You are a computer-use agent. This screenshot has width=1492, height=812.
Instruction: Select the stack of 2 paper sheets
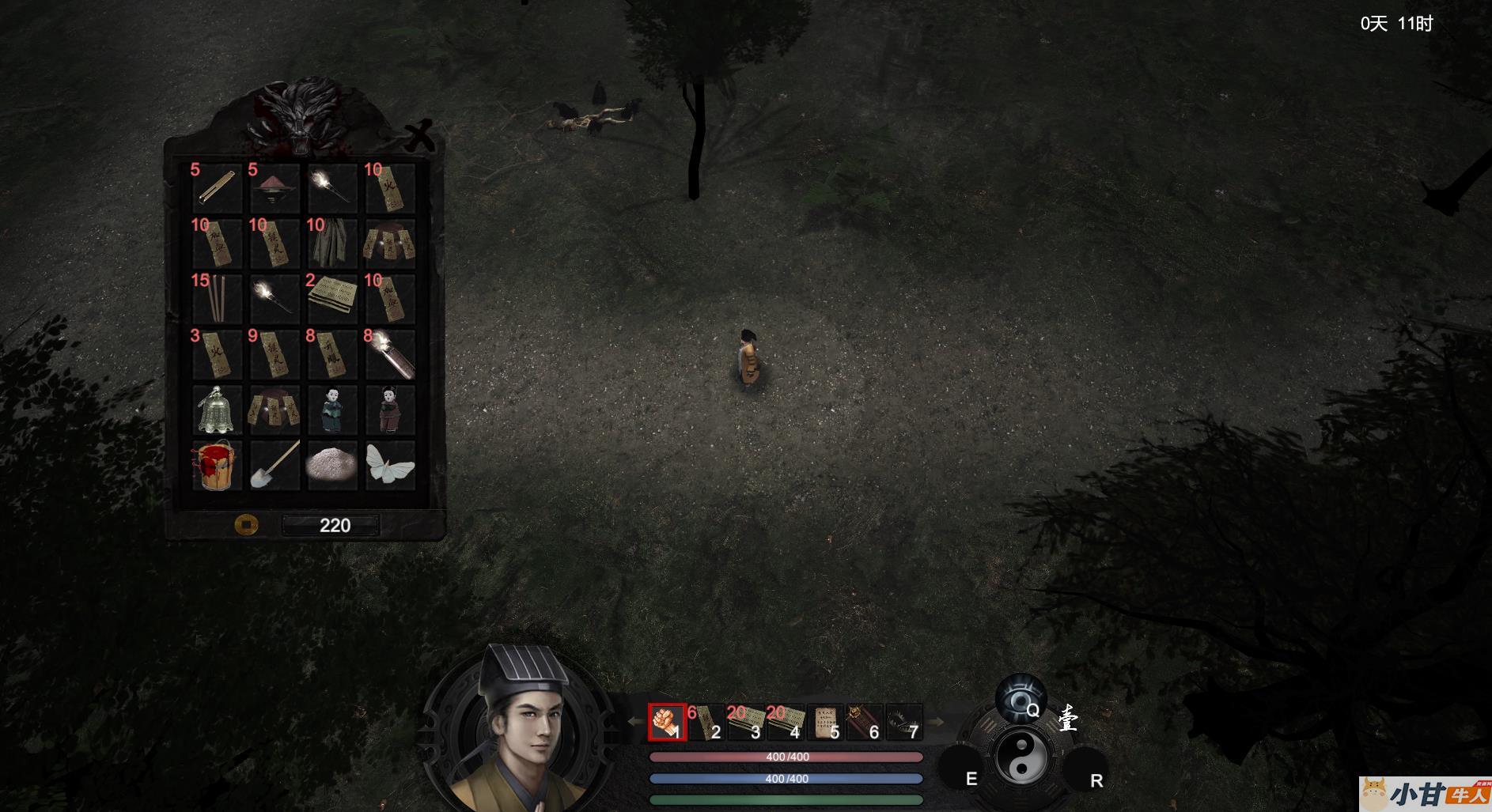(x=331, y=298)
